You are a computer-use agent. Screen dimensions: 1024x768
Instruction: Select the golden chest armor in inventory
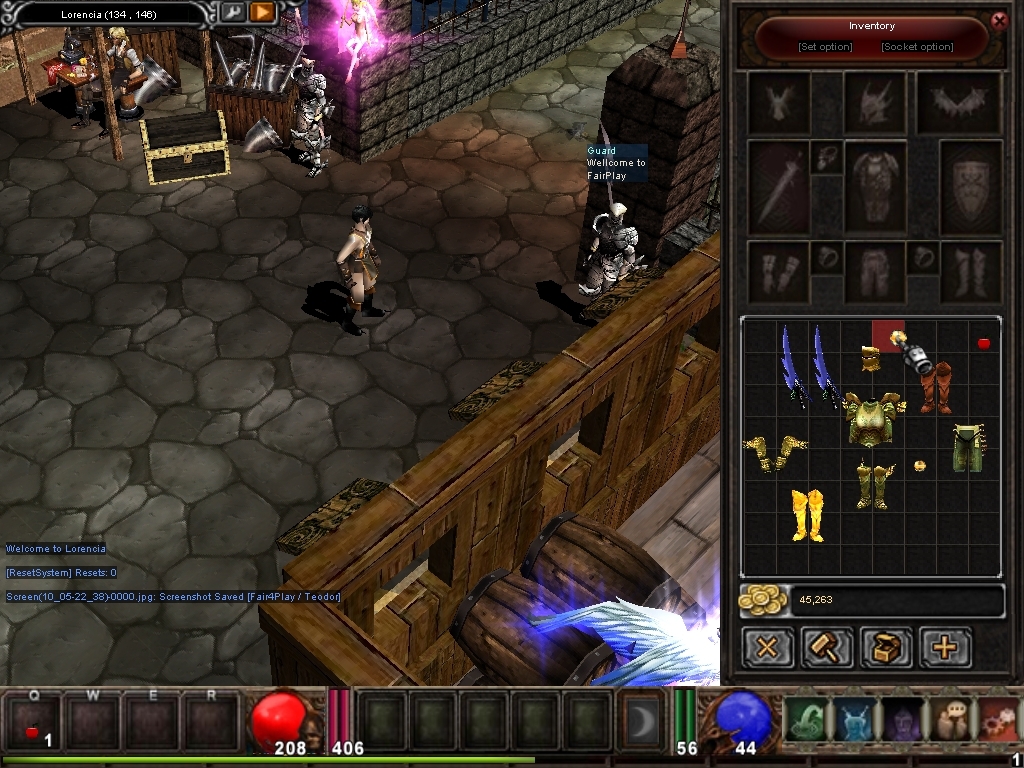coord(872,419)
